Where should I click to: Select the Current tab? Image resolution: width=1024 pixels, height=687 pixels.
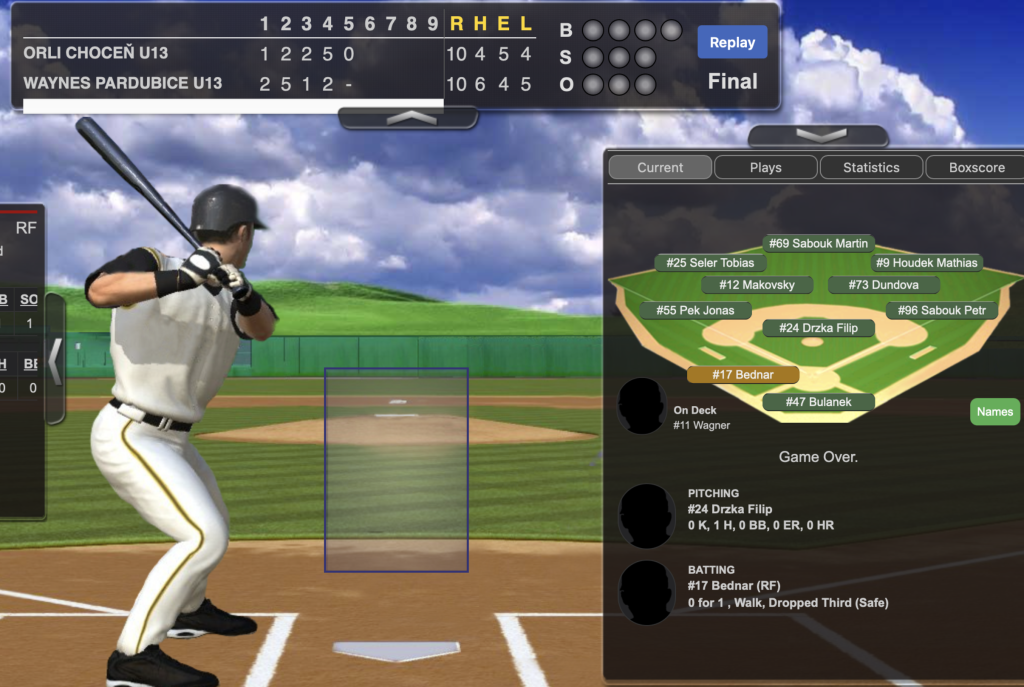click(660, 167)
